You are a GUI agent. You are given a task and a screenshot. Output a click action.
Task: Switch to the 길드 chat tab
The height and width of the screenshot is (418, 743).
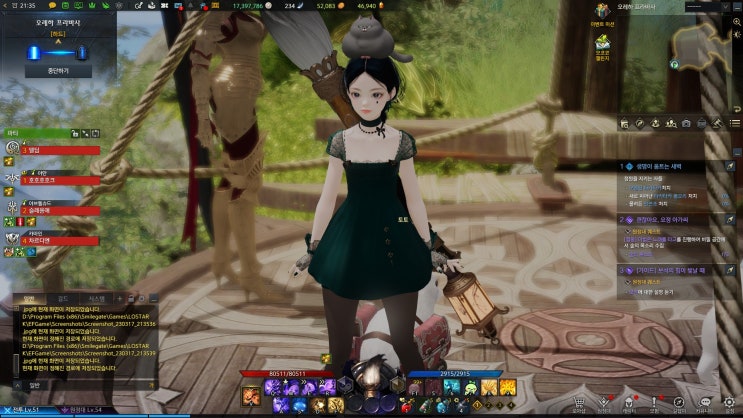click(63, 298)
